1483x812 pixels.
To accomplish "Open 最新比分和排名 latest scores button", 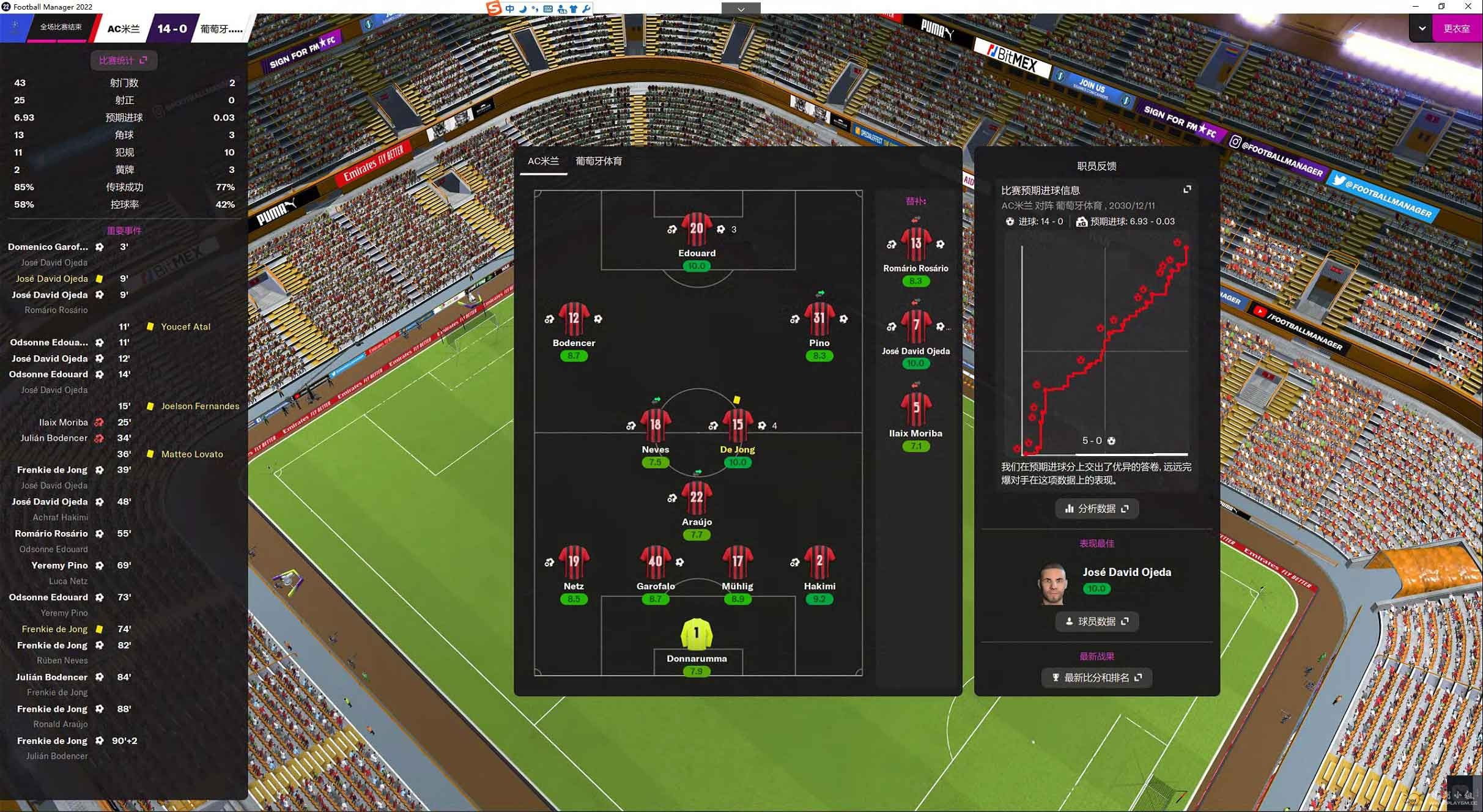I will [1097, 677].
